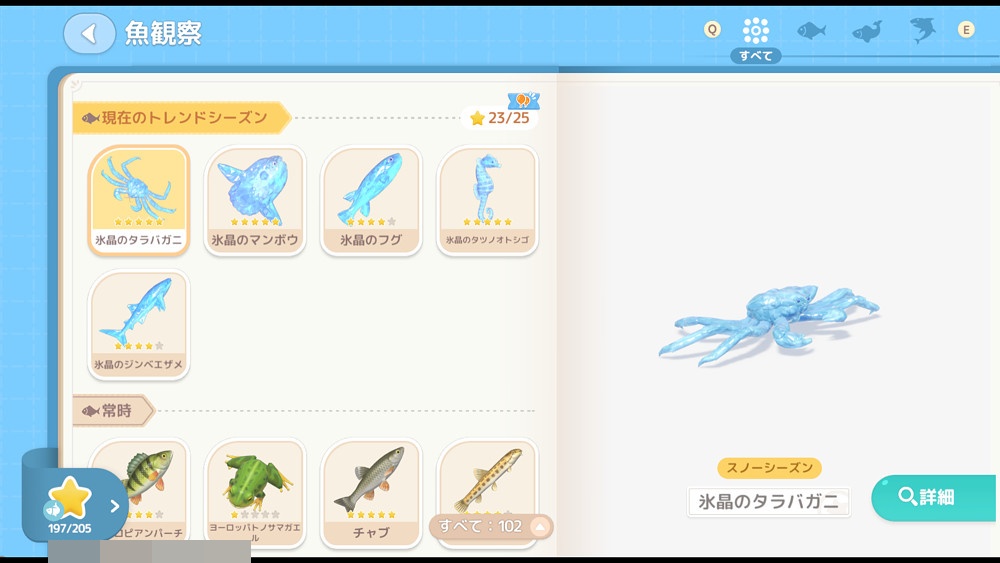Image resolution: width=1000 pixels, height=563 pixels.
Task: Select the ヨーロピアンパーチ perch tile
Action: click(x=139, y=490)
